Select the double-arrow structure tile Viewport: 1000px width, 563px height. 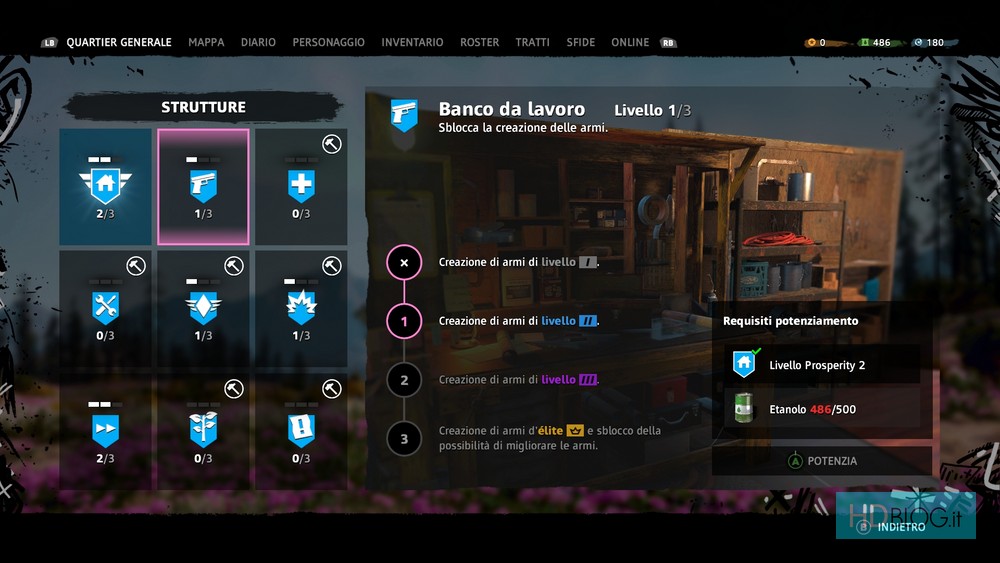[105, 431]
